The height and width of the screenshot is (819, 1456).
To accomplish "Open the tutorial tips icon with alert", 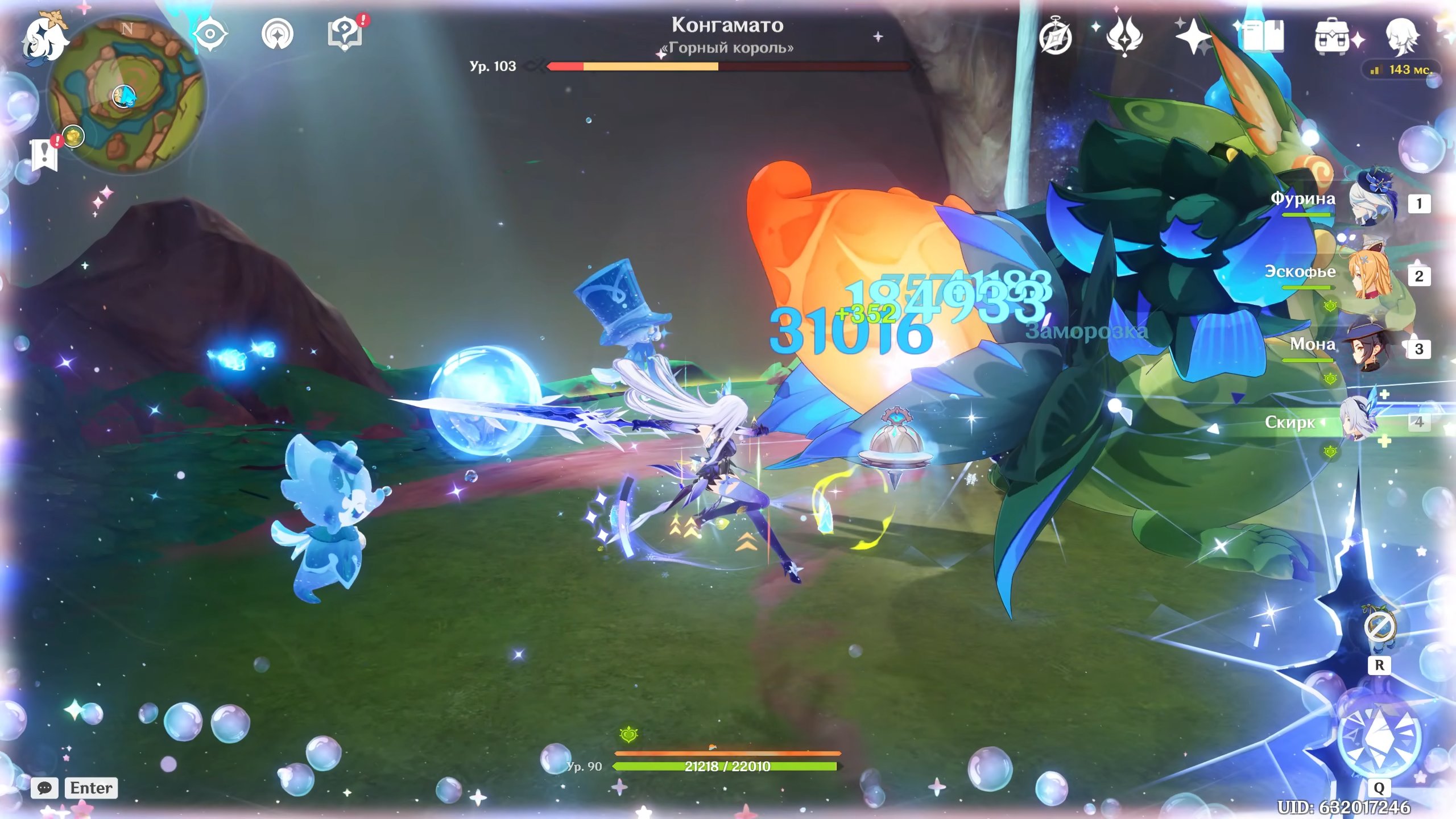I will 345,33.
